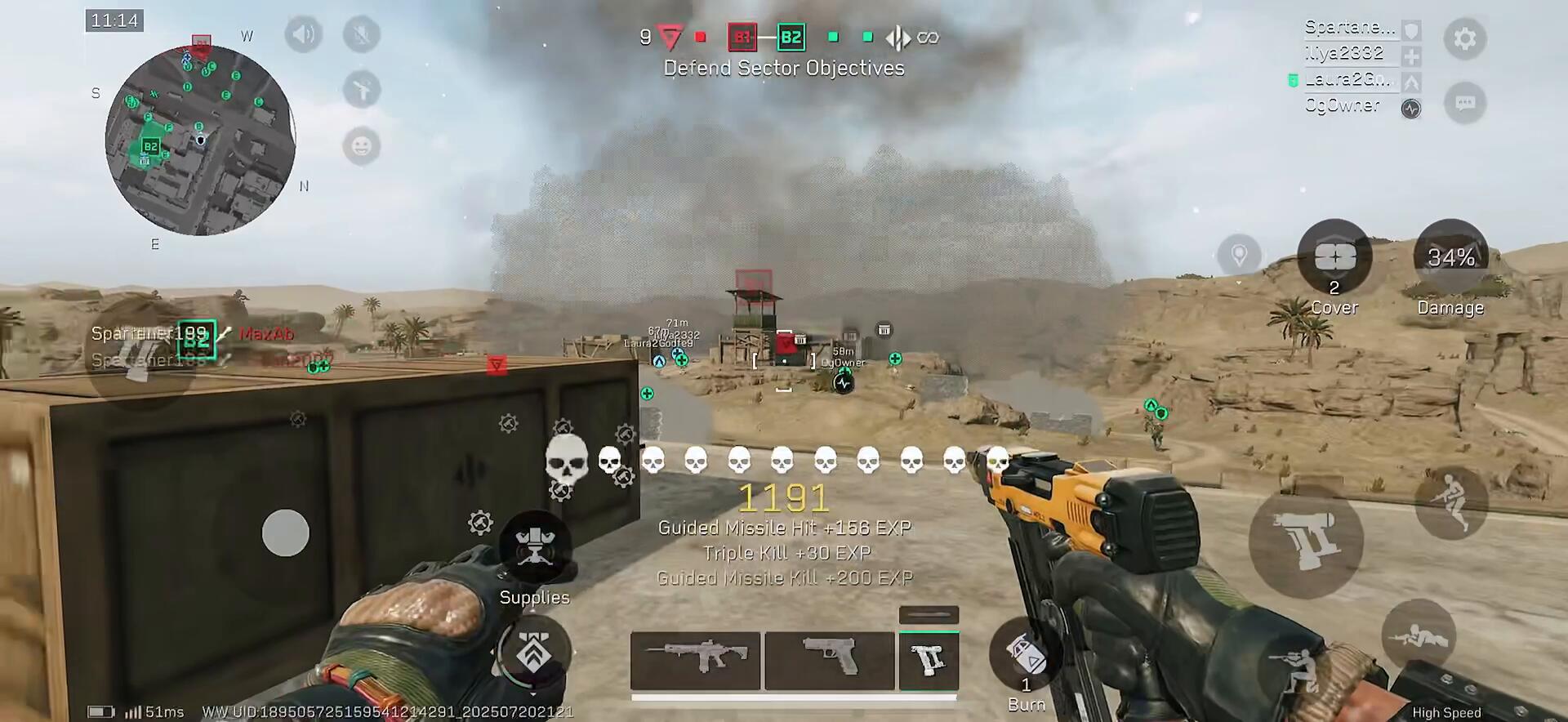Open the smiley emote wheel

click(362, 146)
